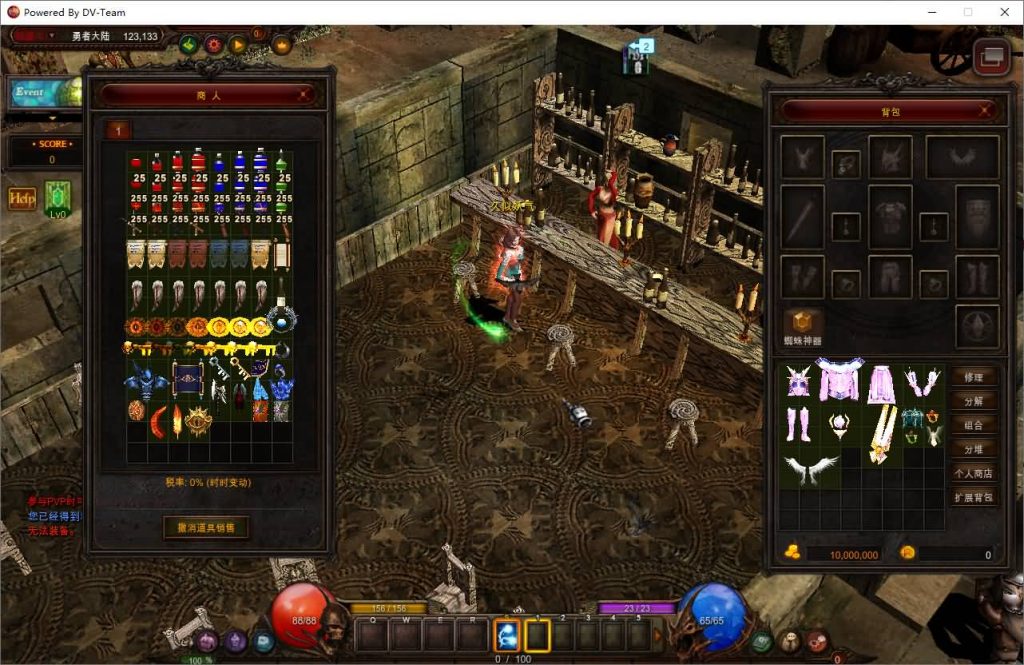
Task: Open the golden cube artifact slot
Action: point(802,323)
